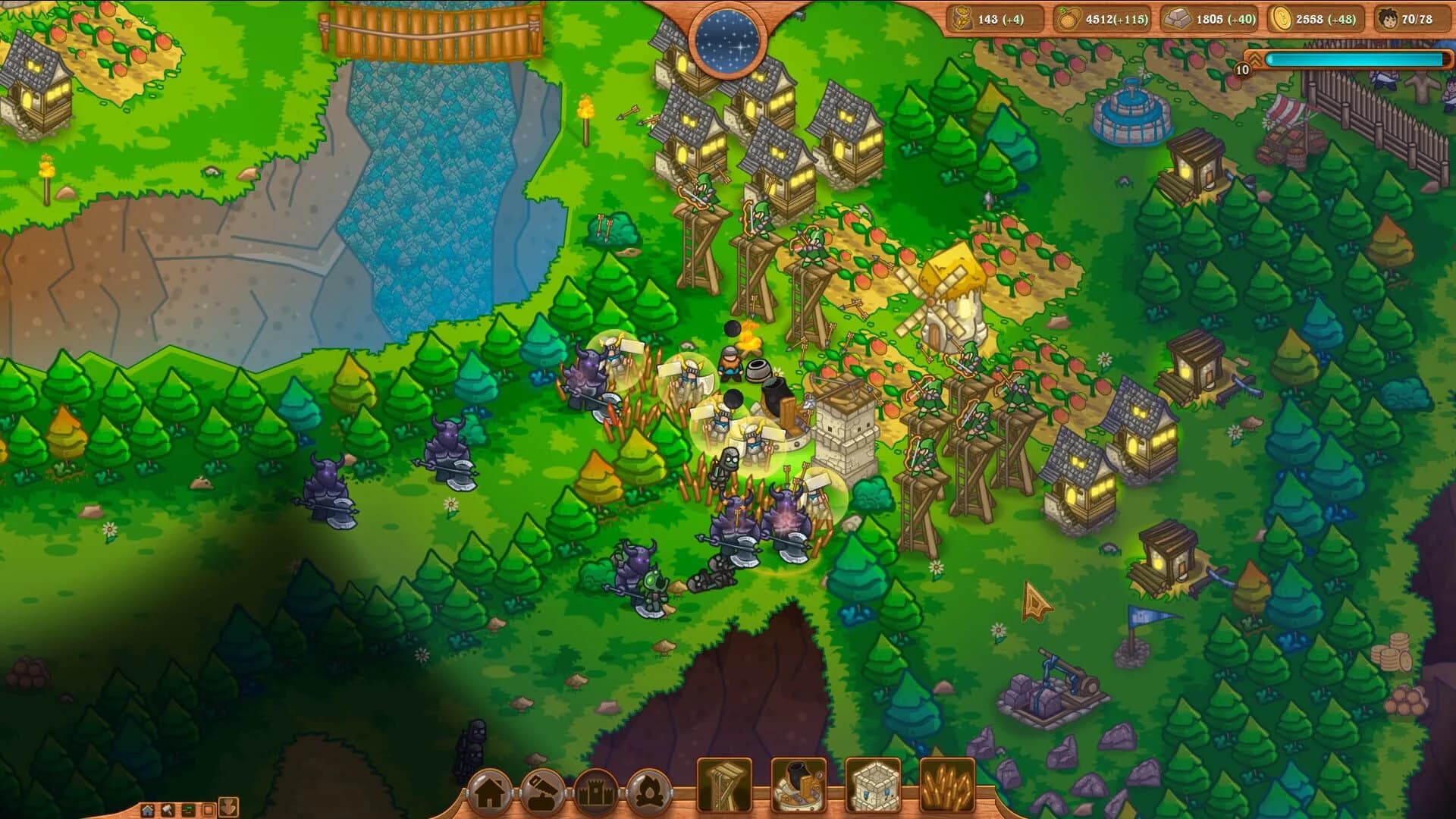Toggle the empty square selection option
This screenshot has width=1456, height=819.
point(207,810)
